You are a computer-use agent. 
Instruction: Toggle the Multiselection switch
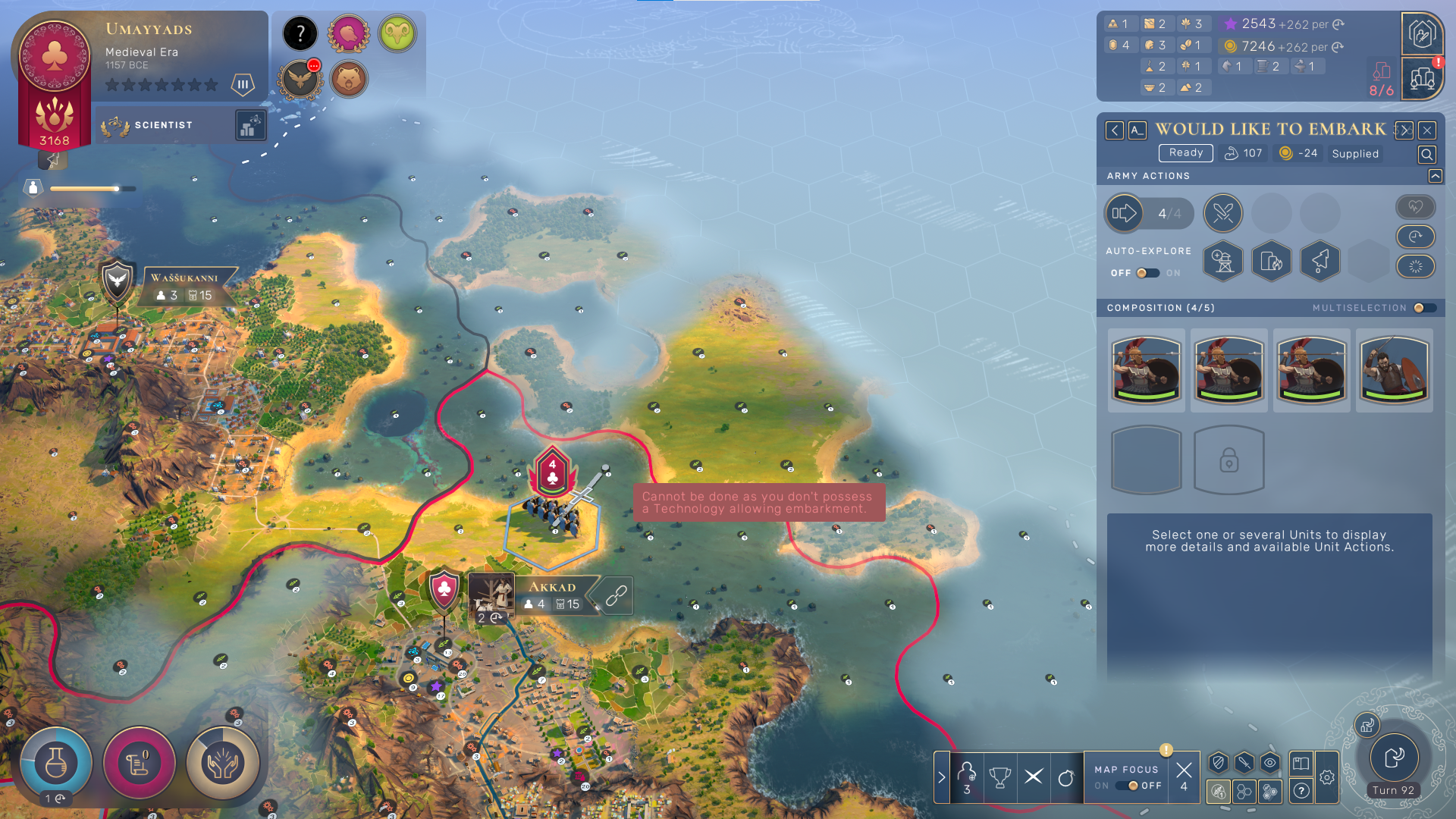(1423, 308)
